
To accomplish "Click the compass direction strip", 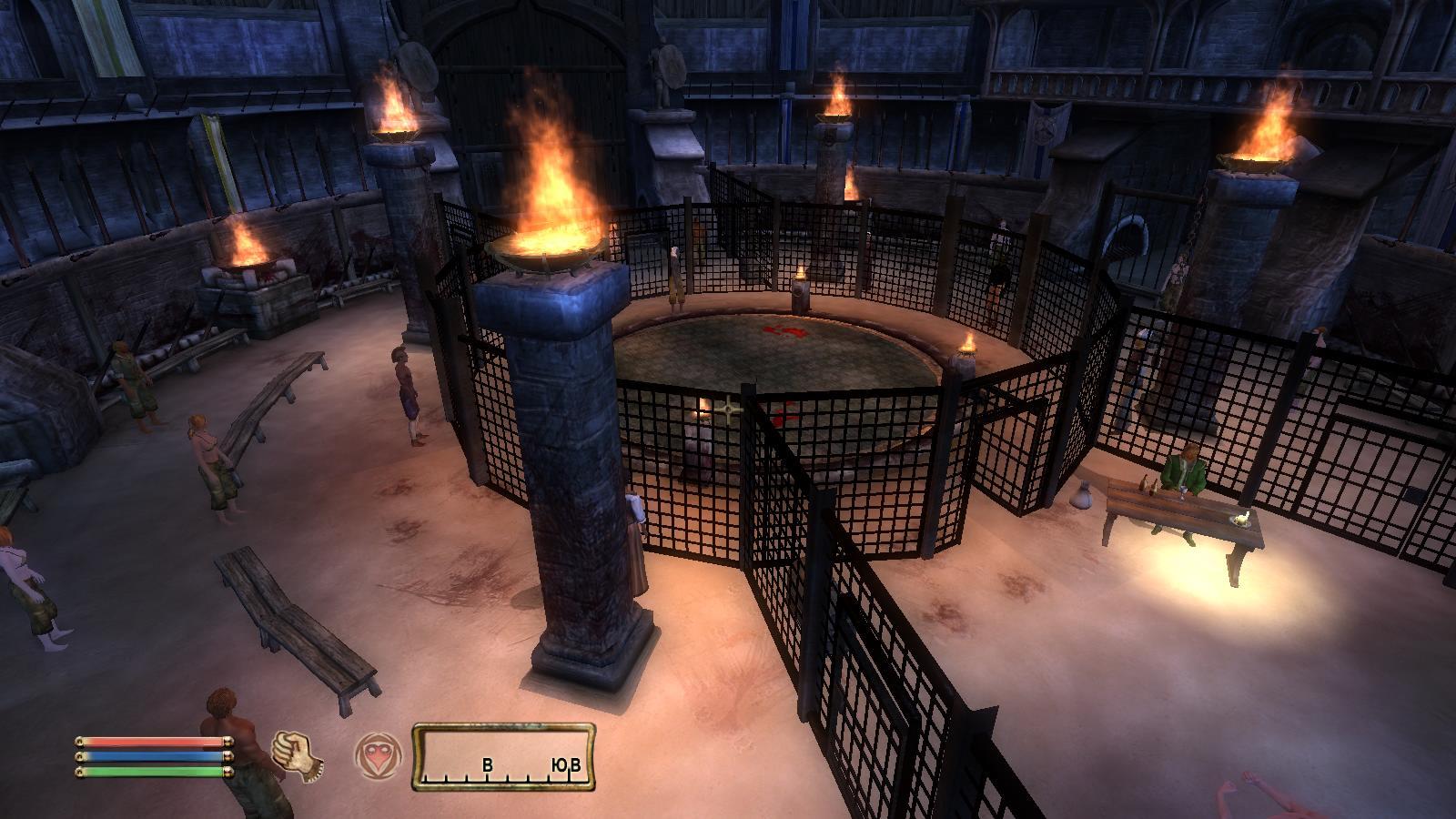I will click(503, 757).
